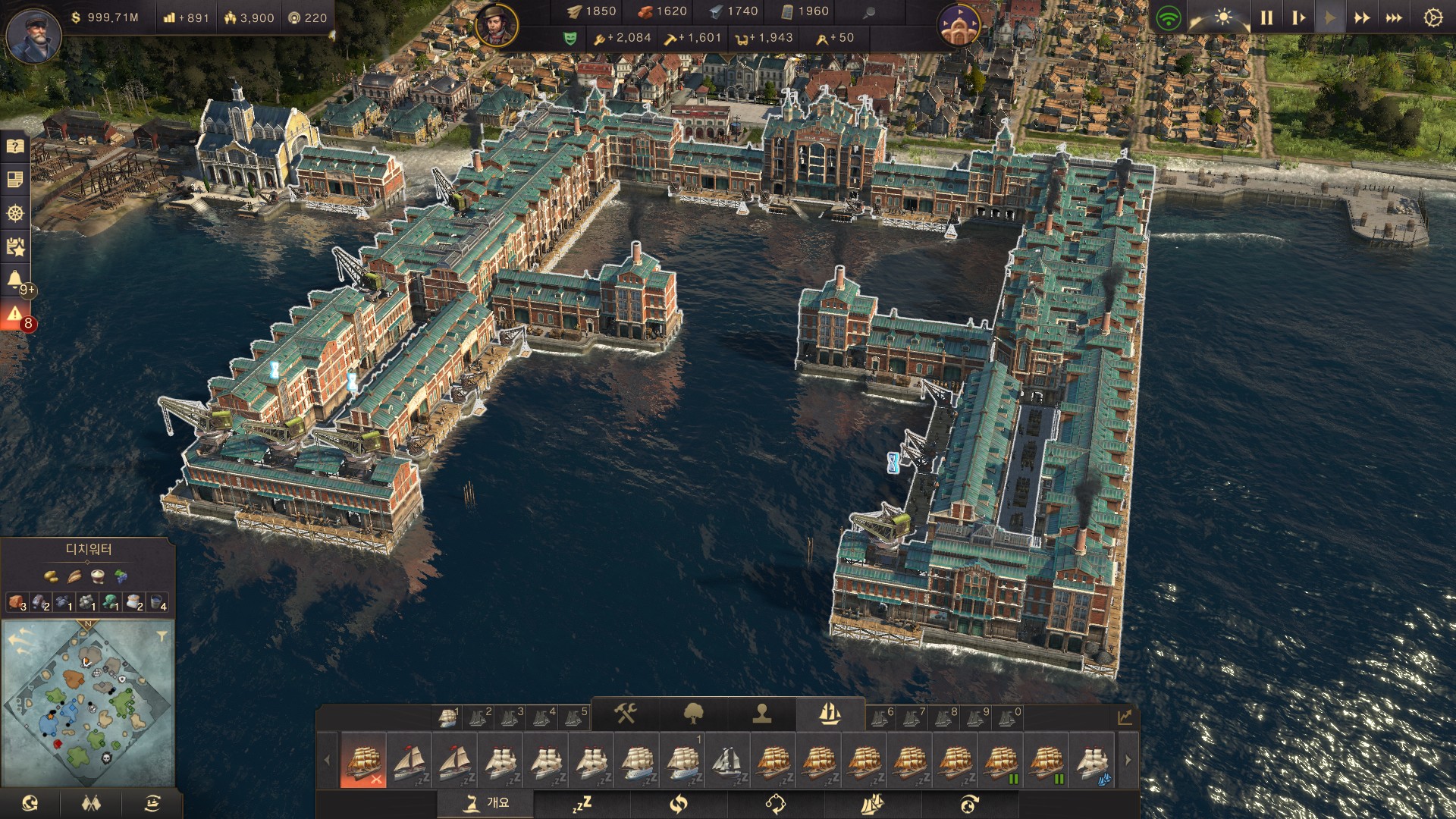Open the gear options menu
The image size is (1456, 819).
1432,17
